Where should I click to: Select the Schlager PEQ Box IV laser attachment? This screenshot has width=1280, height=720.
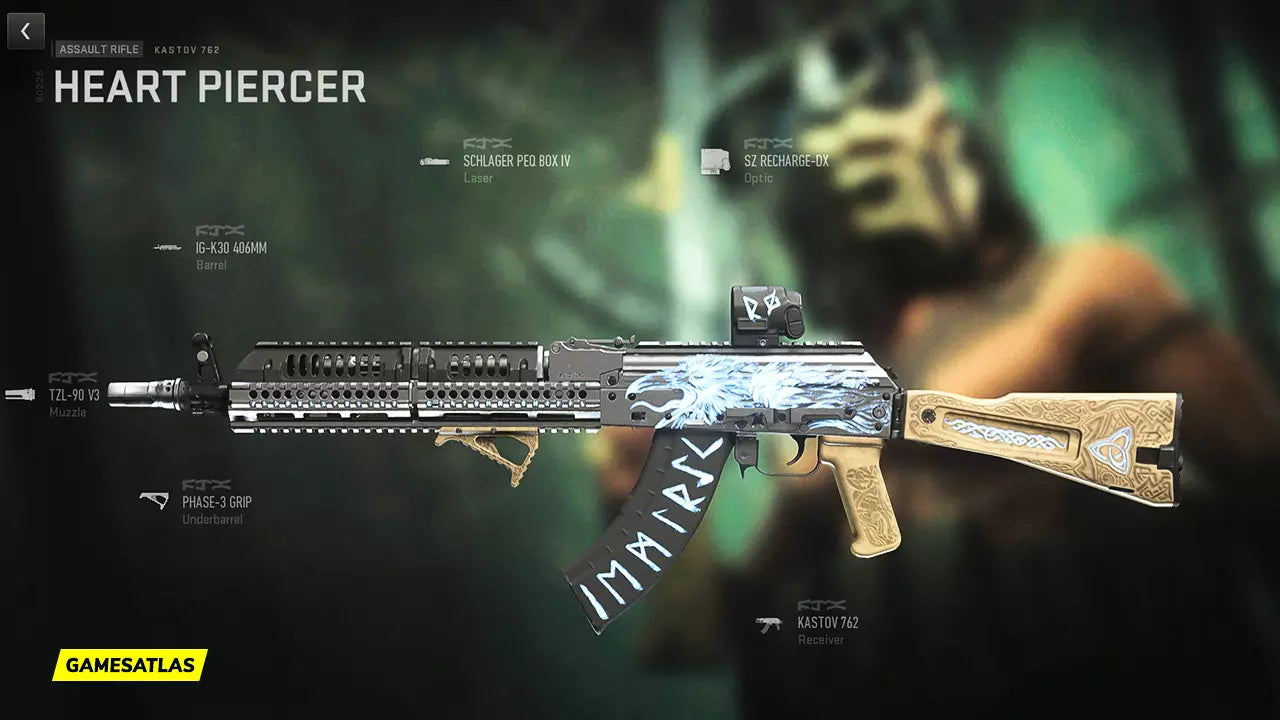pyautogui.click(x=515, y=161)
